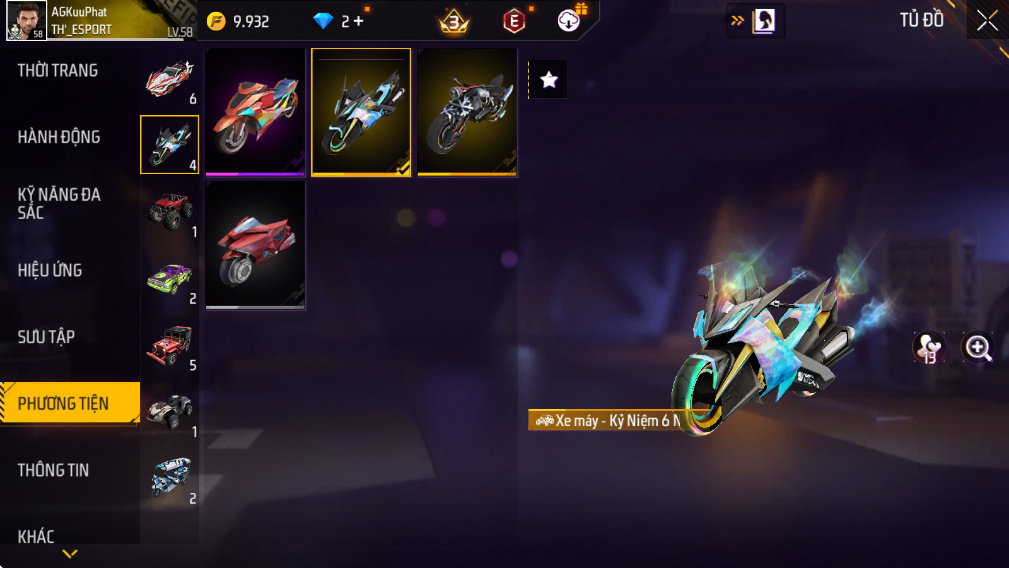The image size is (1009, 568).
Task: Go to the SƯU TẬP tab
Action: (x=46, y=337)
